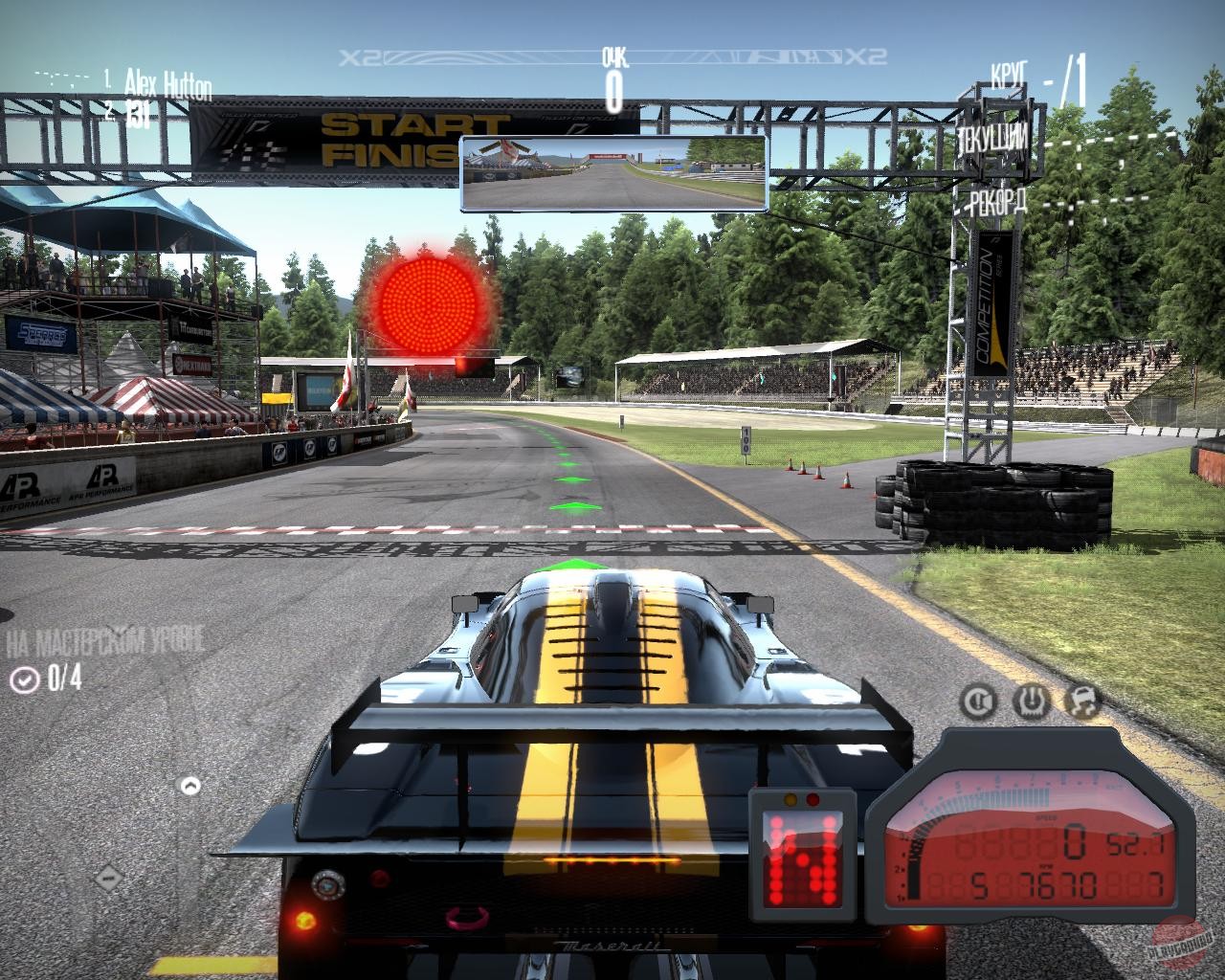1225x980 pixels.
Task: Click the white circular up-chevron marker
Action: [190, 787]
